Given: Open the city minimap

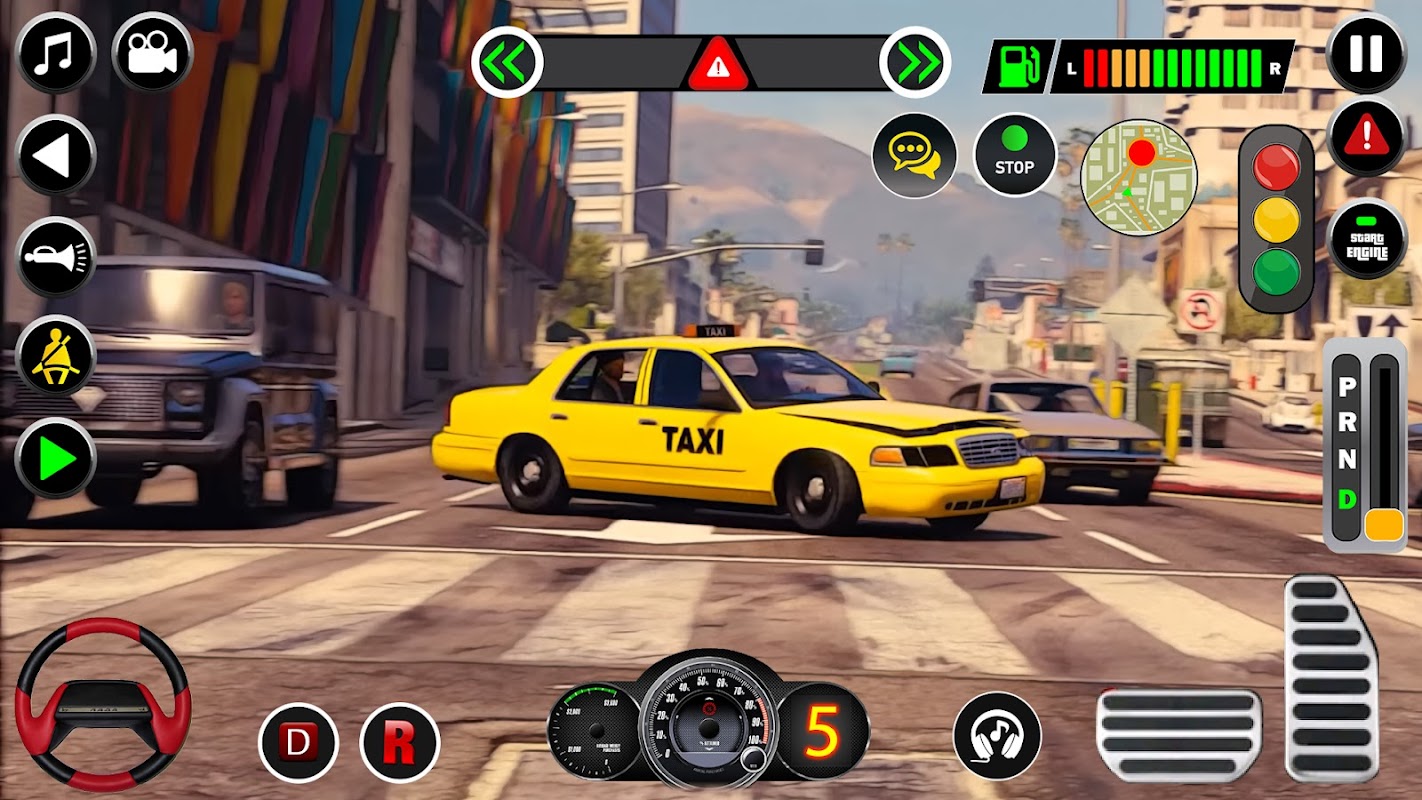Looking at the screenshot, I should 1139,177.
